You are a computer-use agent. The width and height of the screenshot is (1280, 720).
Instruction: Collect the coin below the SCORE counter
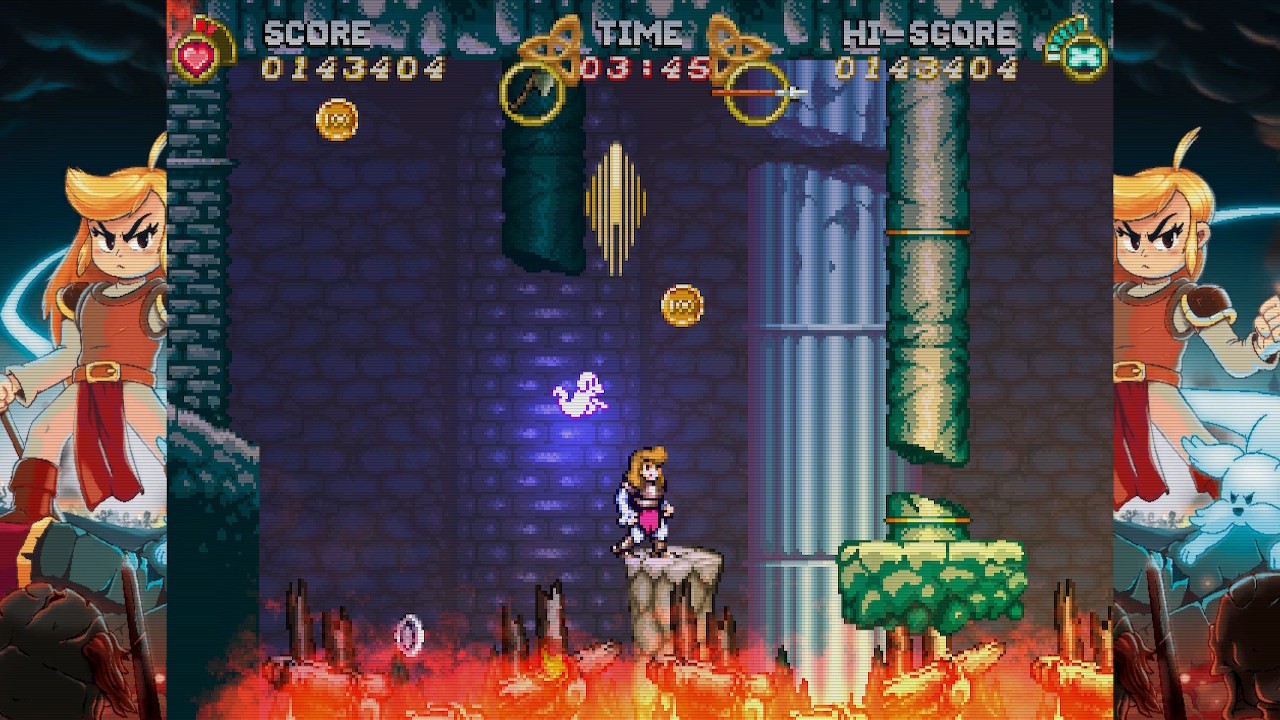[x=336, y=121]
